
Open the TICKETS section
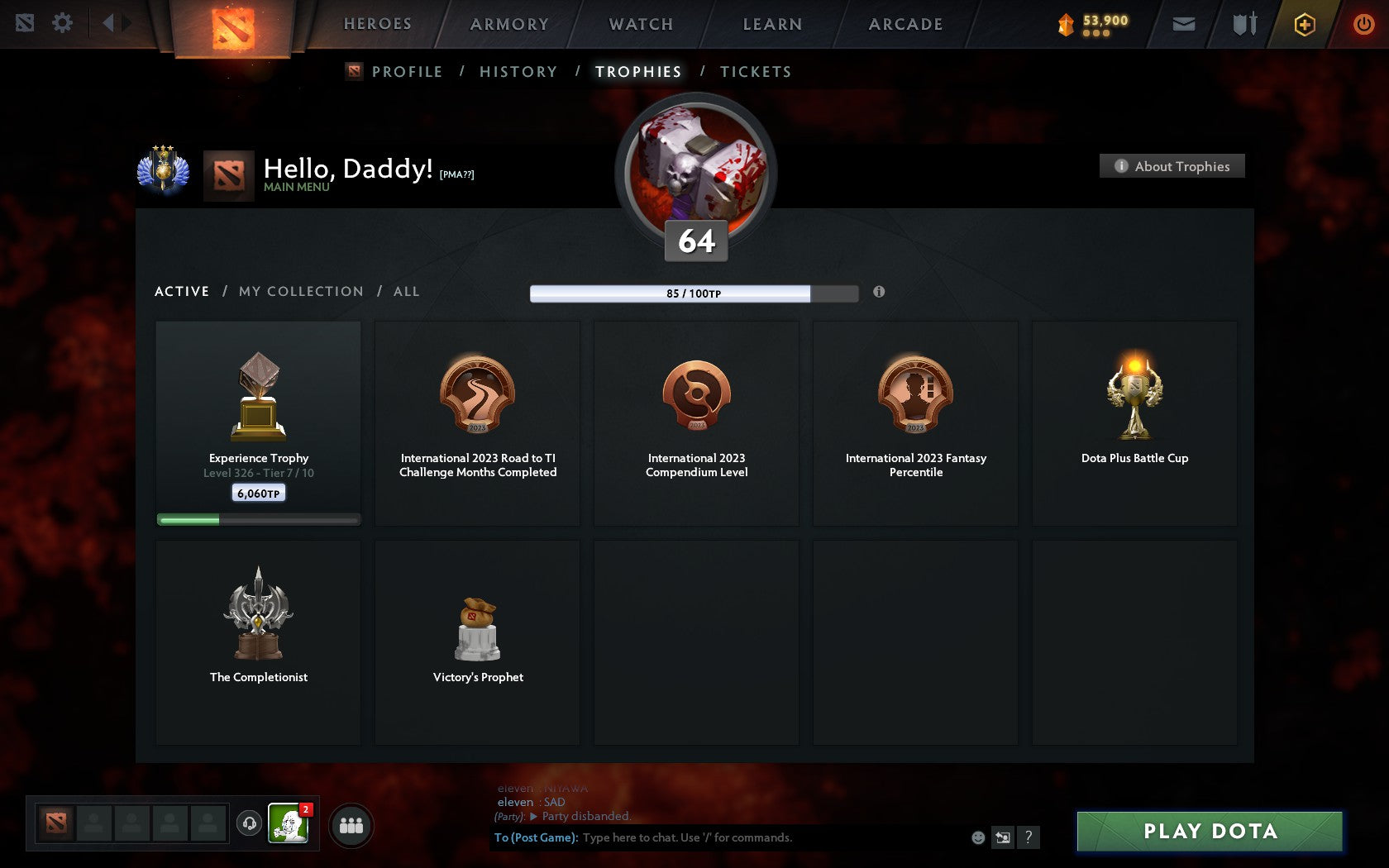click(x=756, y=72)
